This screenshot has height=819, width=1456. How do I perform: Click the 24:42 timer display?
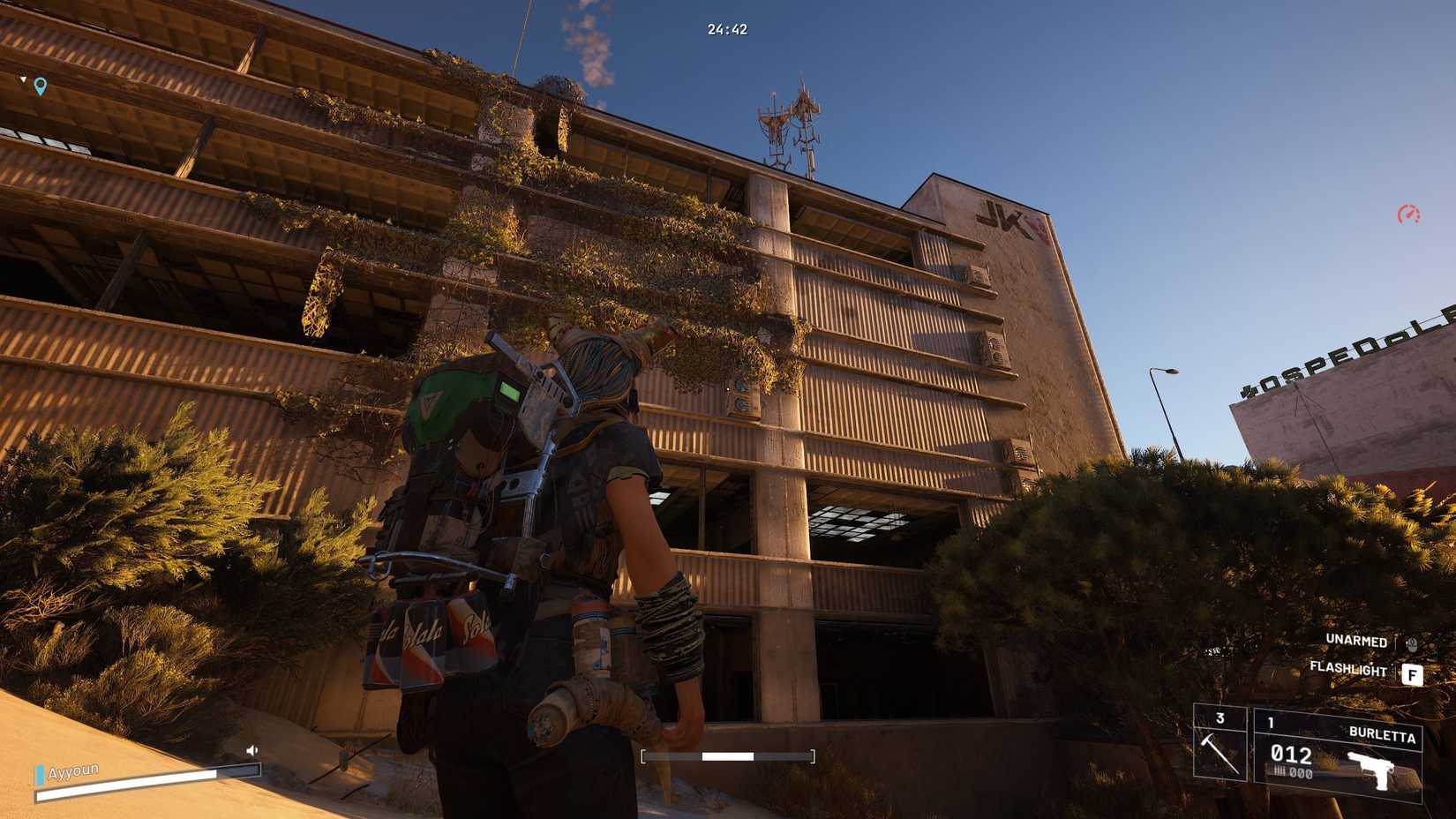point(727,27)
